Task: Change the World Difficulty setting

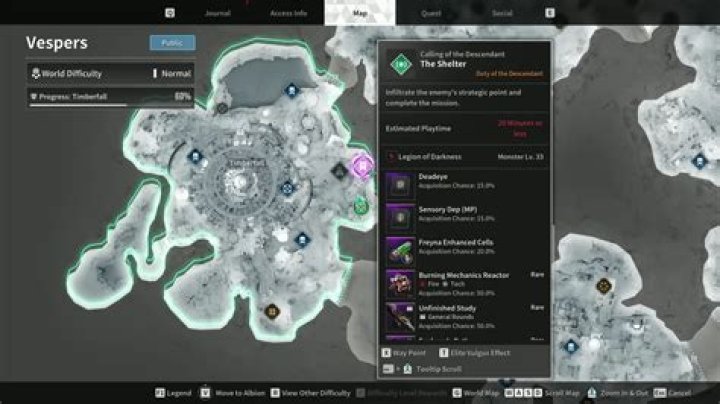Action: 110,73
